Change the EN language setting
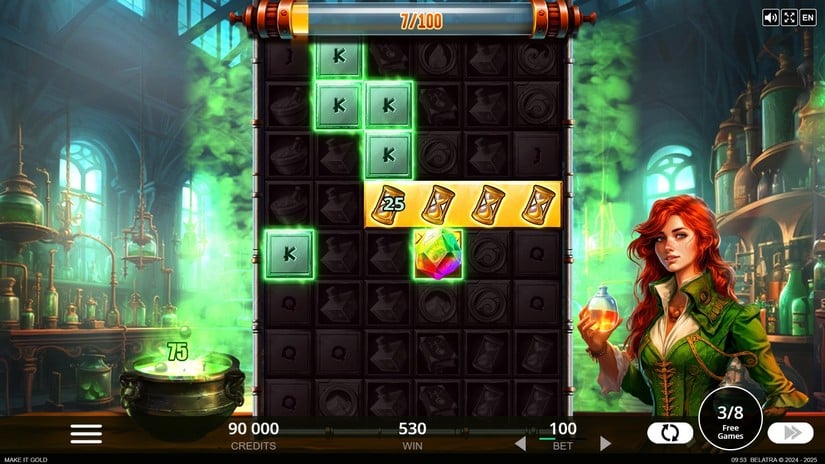825x464 pixels. tap(806, 17)
